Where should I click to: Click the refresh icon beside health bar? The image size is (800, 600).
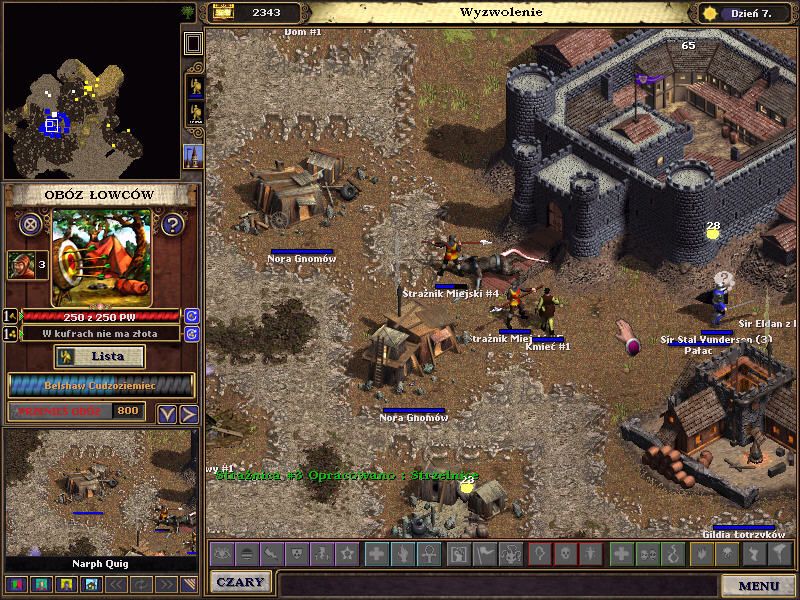(191, 316)
